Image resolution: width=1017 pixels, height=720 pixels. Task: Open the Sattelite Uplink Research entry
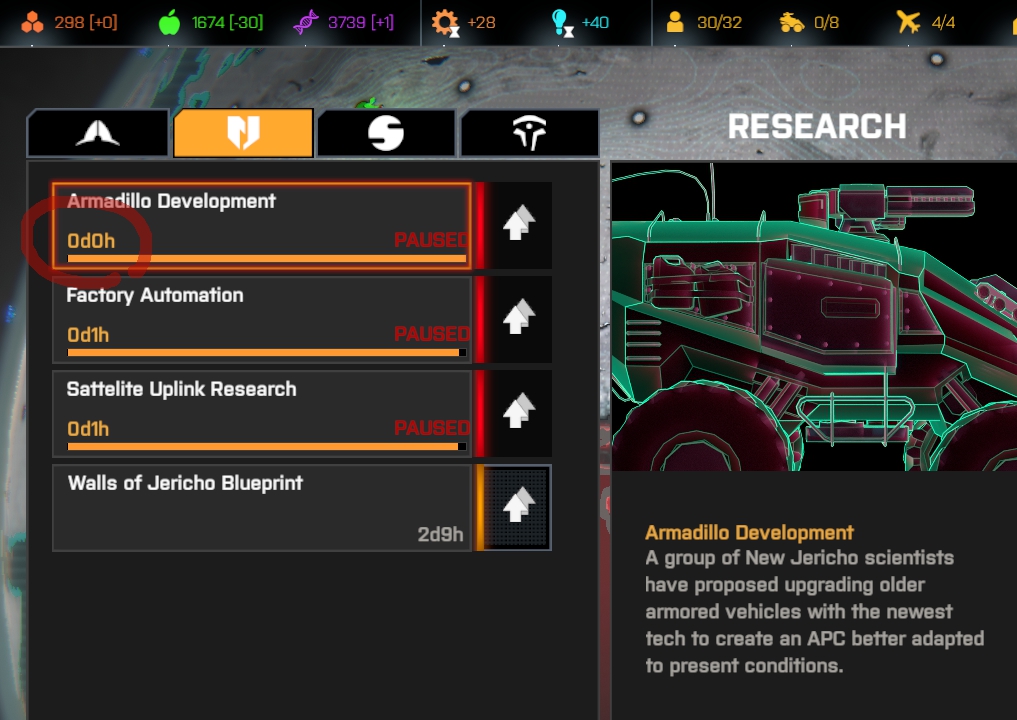point(262,413)
